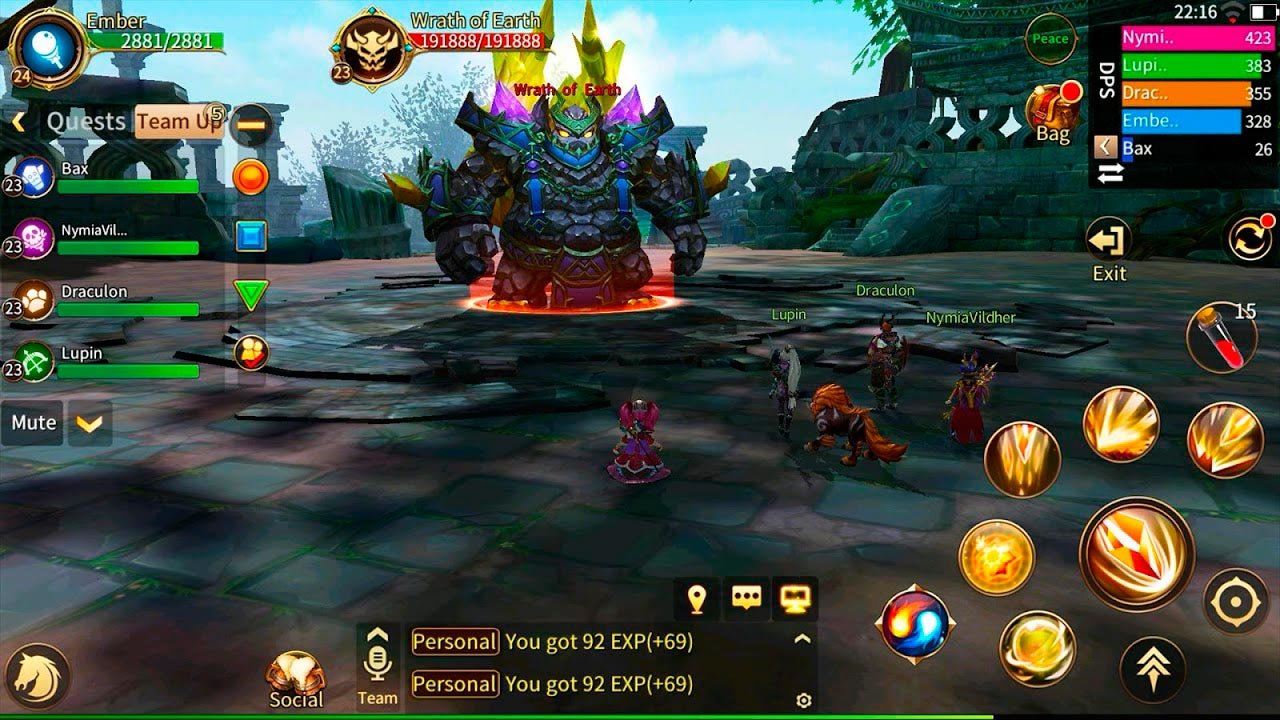The width and height of the screenshot is (1280, 720).
Task: Toggle the Mute button
Action: click(33, 423)
